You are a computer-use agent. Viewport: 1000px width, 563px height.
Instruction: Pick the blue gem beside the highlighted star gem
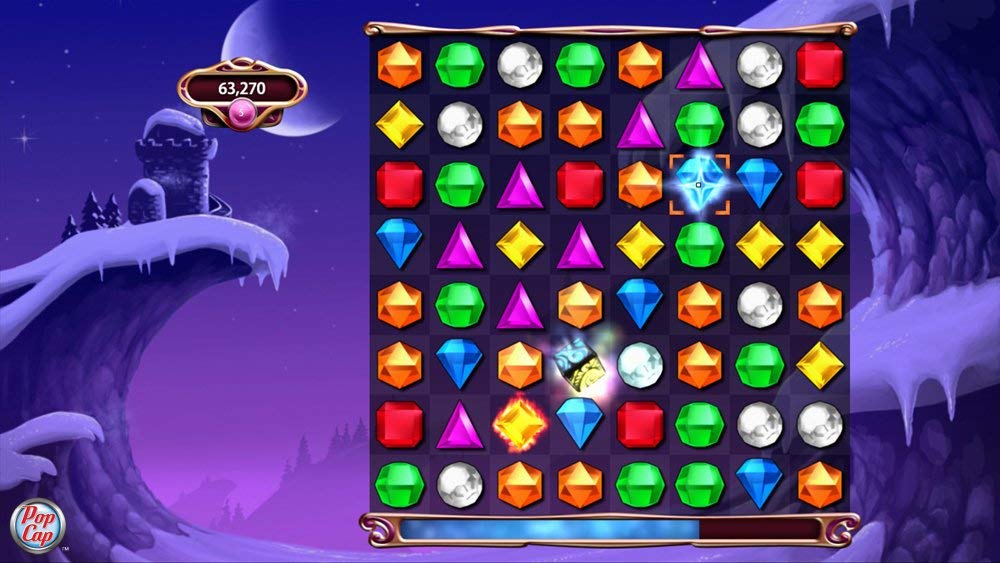coord(759,183)
